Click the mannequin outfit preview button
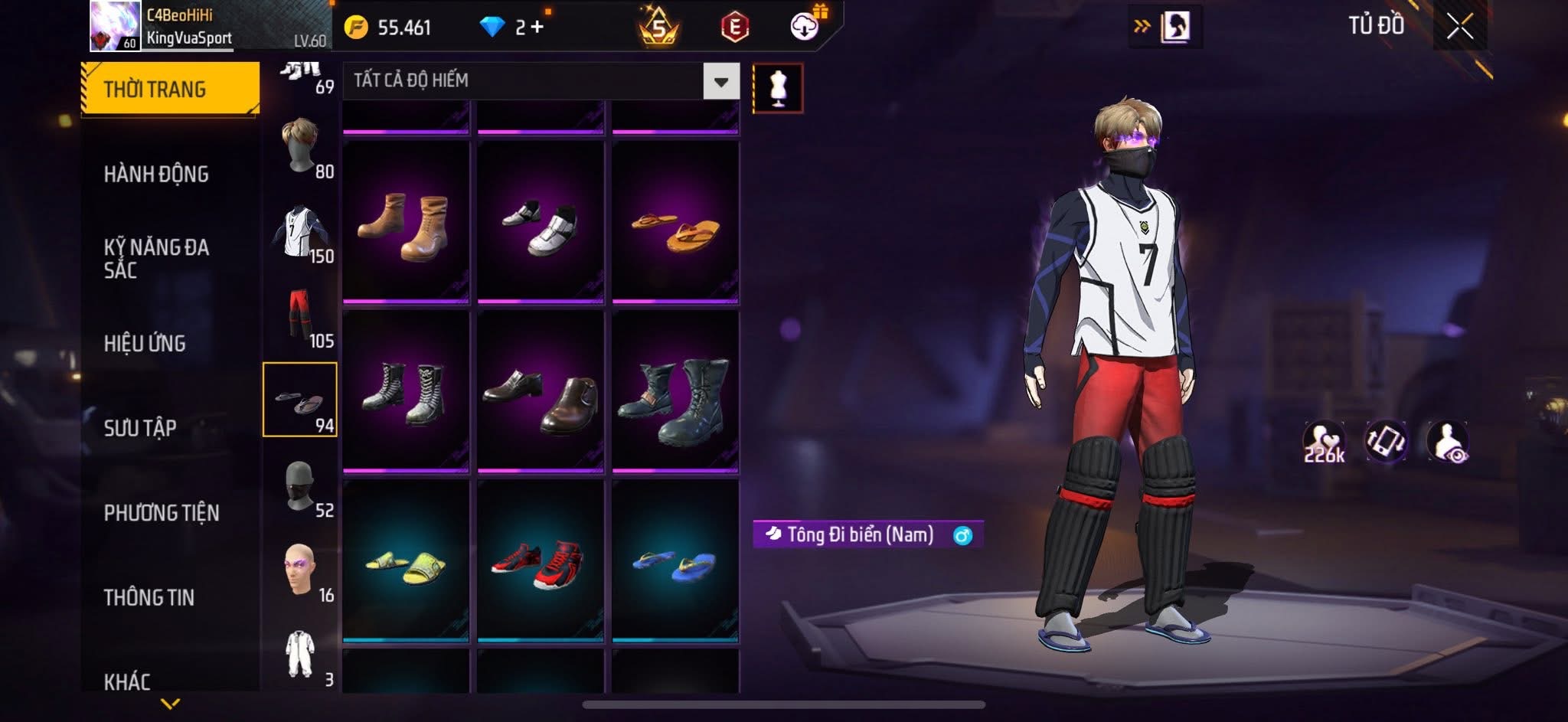Viewport: 1568px width, 722px height. [778, 88]
